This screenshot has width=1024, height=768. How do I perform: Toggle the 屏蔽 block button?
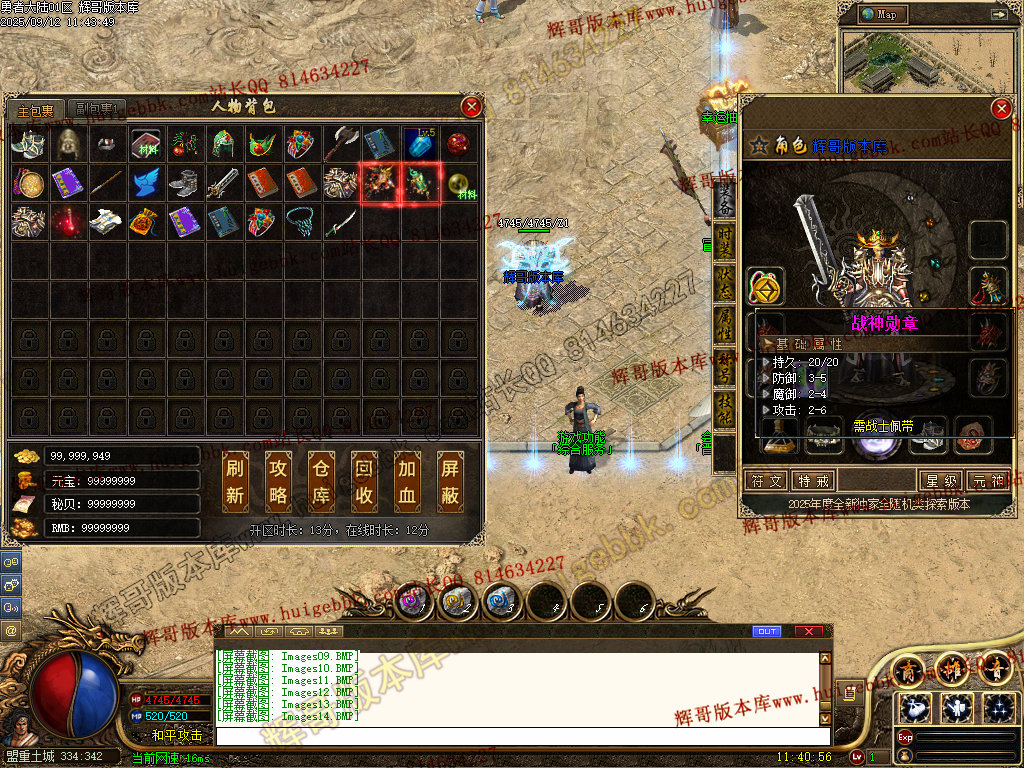coord(451,481)
